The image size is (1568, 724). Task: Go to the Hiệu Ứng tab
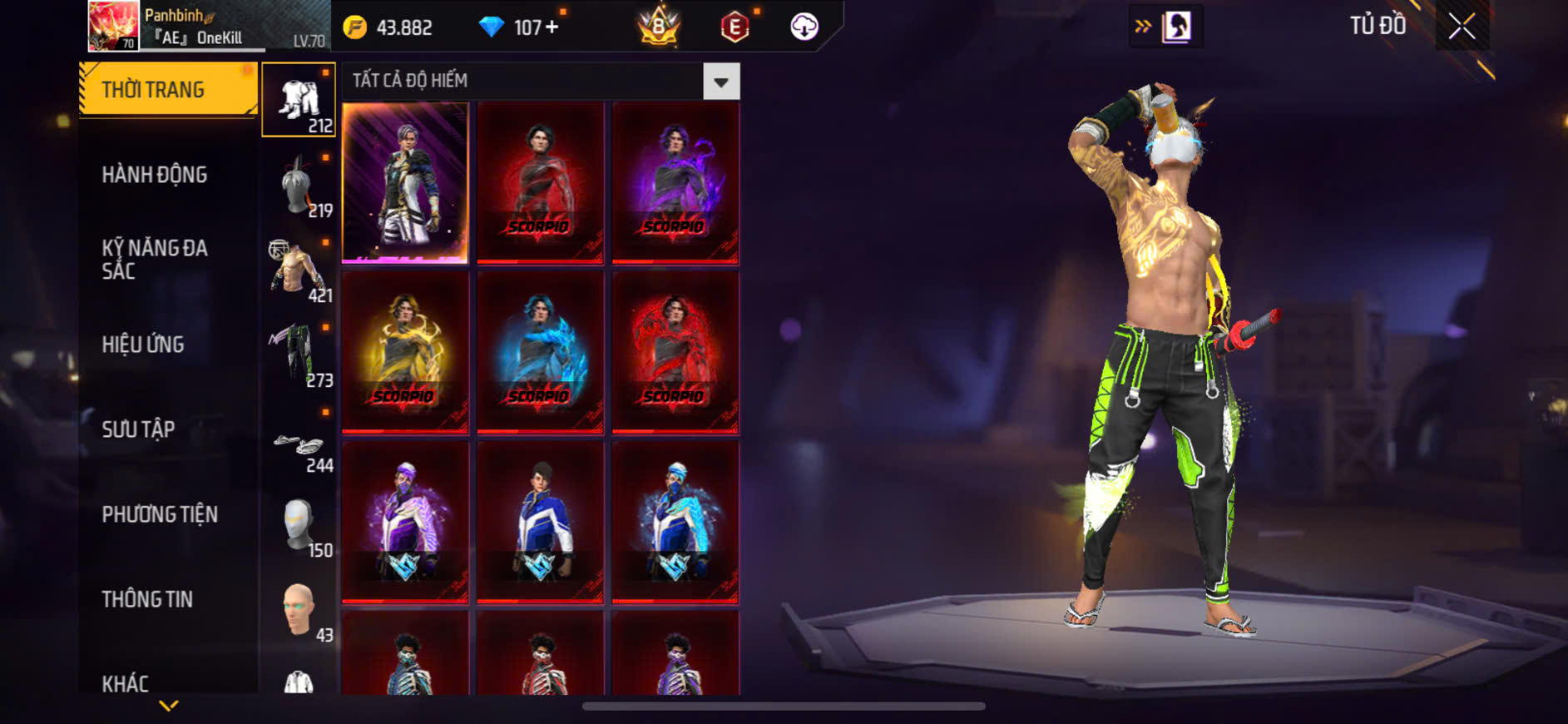[x=143, y=345]
